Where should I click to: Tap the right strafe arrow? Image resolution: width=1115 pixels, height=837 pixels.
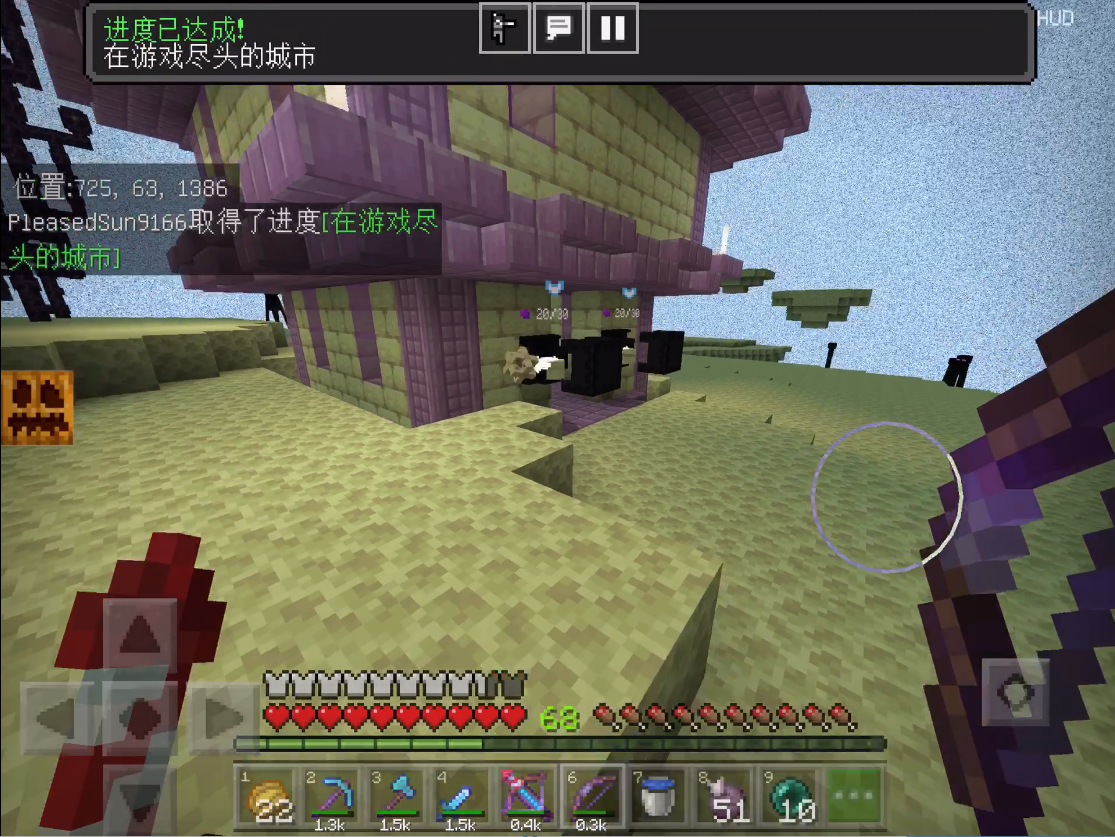click(x=224, y=717)
